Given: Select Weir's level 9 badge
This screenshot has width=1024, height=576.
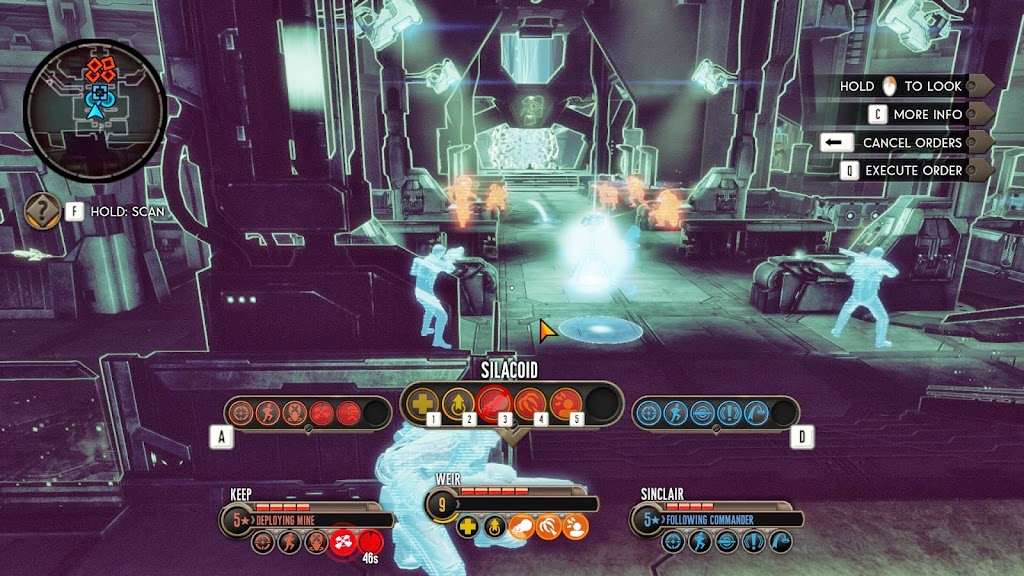Looking at the screenshot, I should coord(443,504).
